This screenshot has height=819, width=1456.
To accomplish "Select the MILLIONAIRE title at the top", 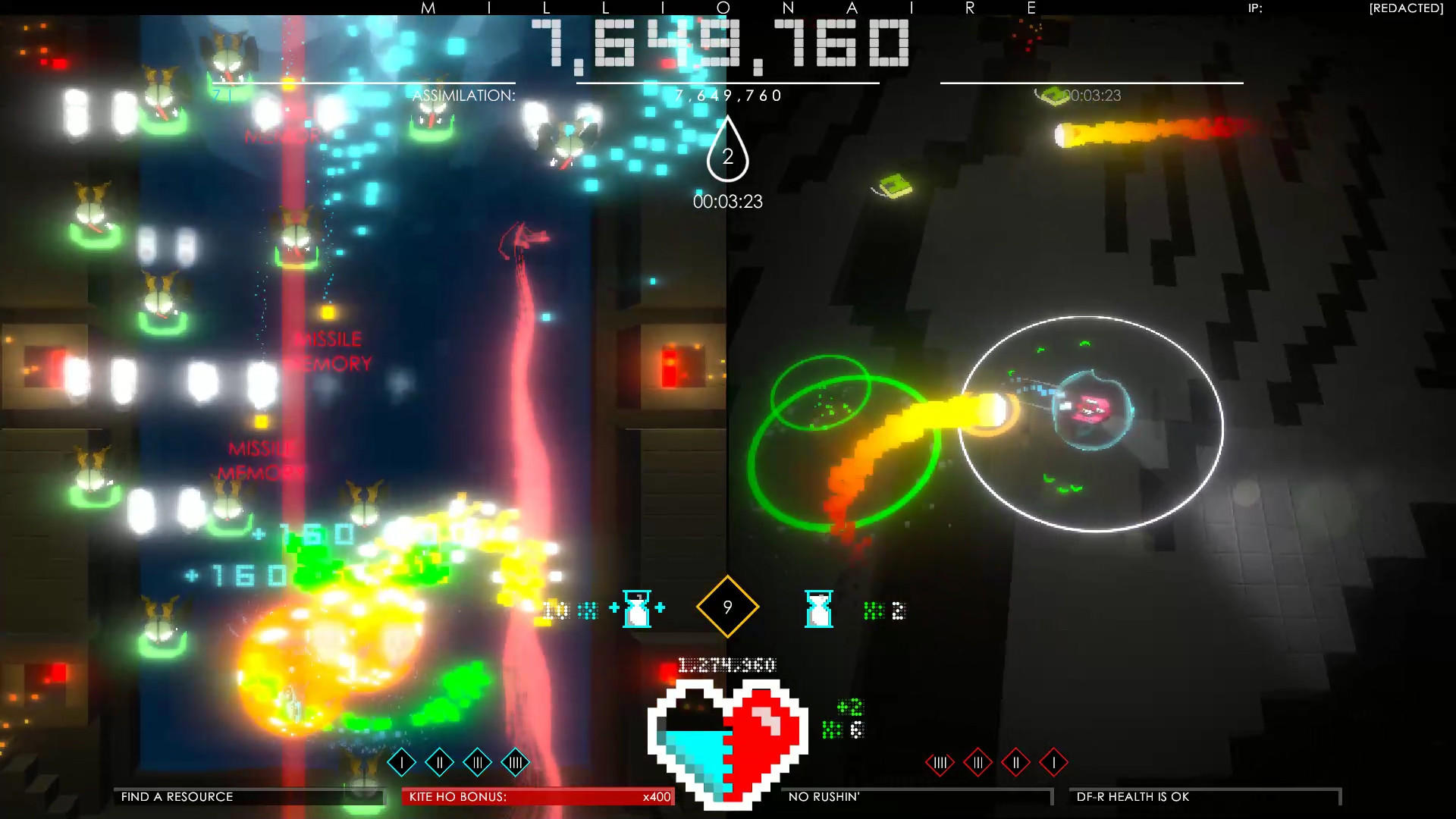I will [728, 9].
